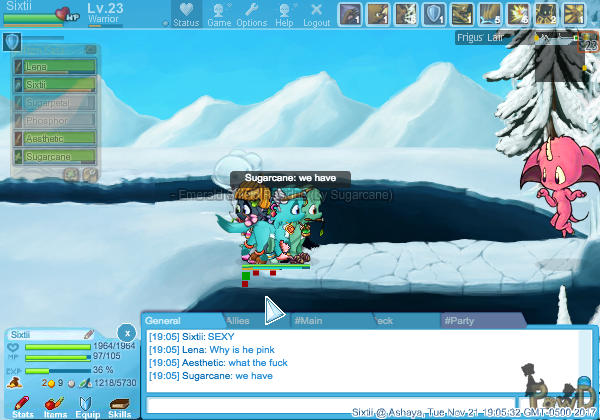Open the Equip panel
600x420 pixels.
pos(88,406)
